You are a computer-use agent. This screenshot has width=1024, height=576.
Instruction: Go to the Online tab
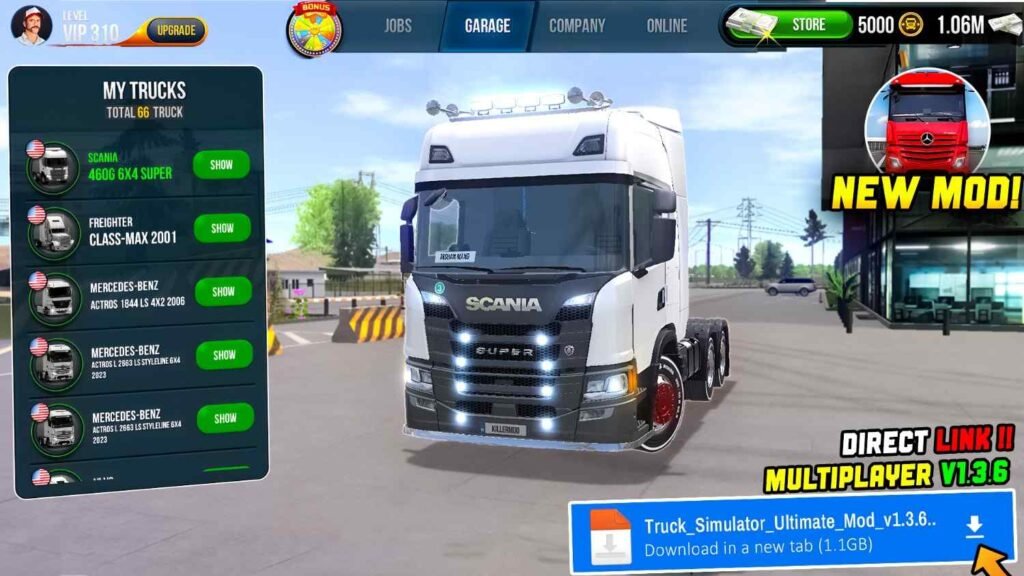coord(667,26)
